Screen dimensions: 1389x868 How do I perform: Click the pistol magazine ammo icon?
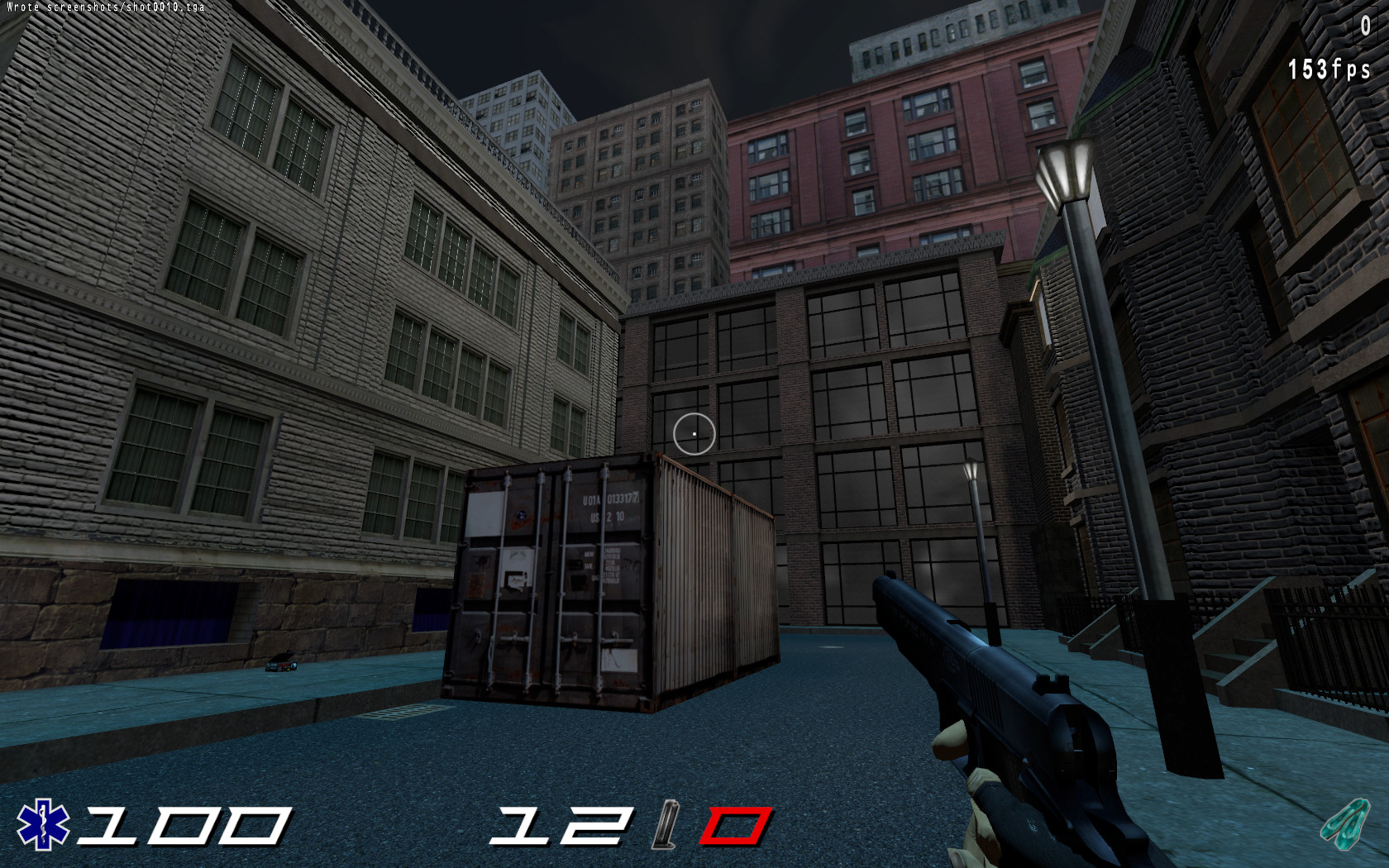click(x=666, y=826)
